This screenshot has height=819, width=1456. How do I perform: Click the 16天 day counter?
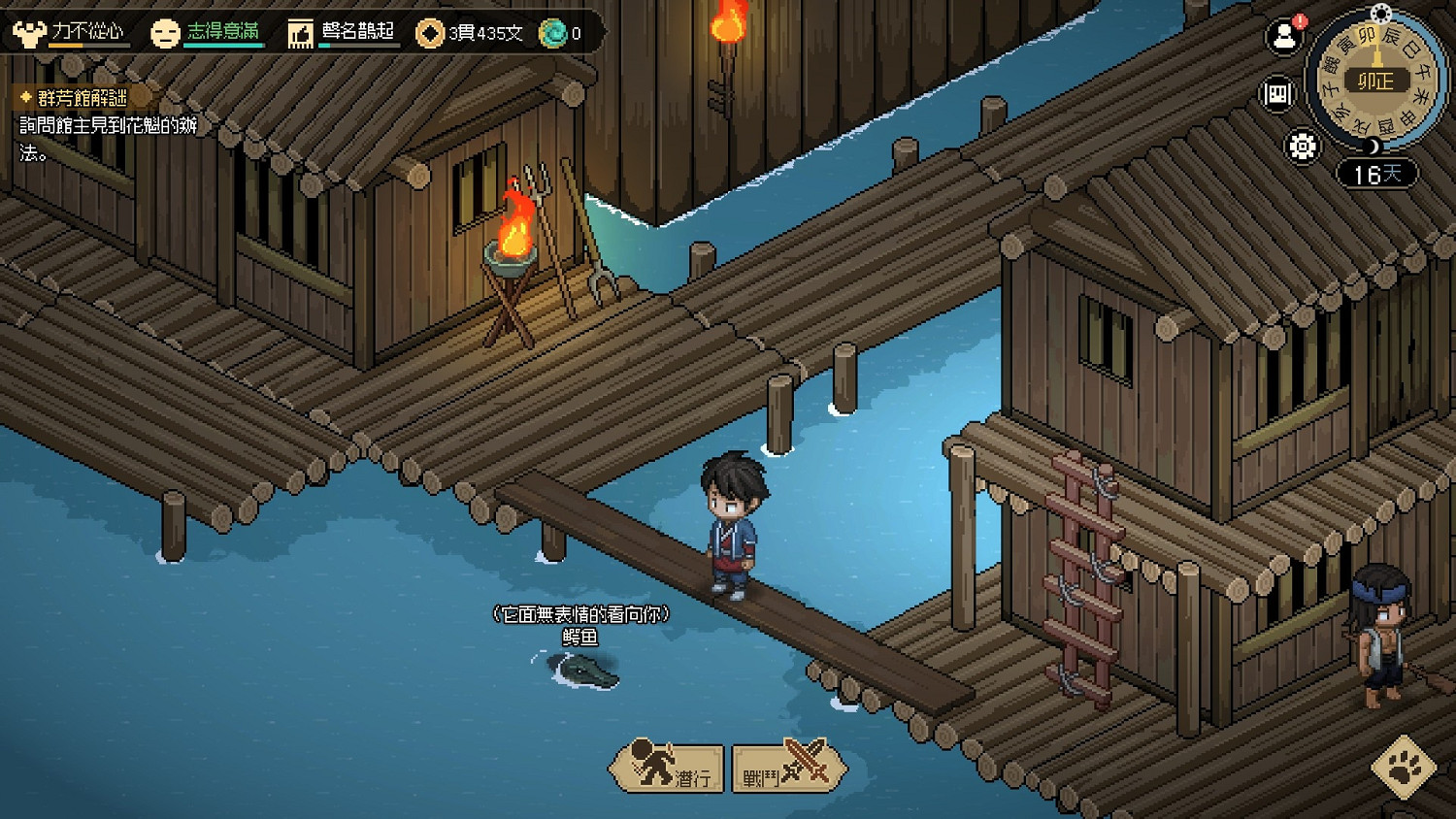coord(1377,175)
